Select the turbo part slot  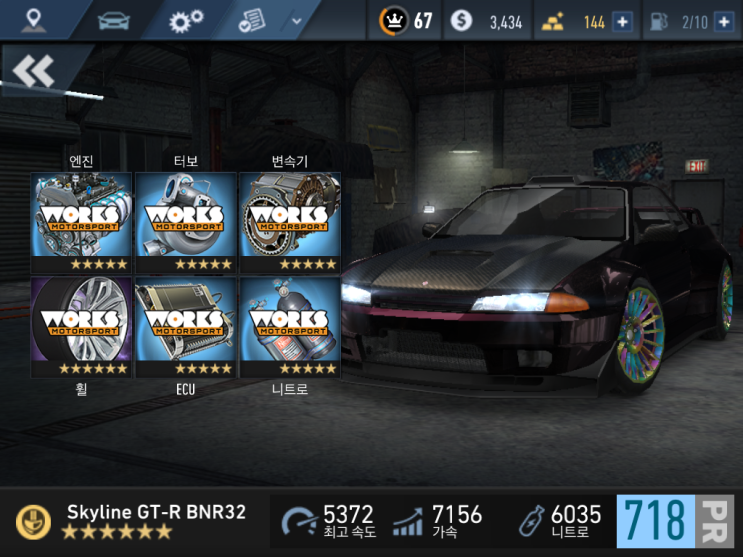tap(185, 223)
